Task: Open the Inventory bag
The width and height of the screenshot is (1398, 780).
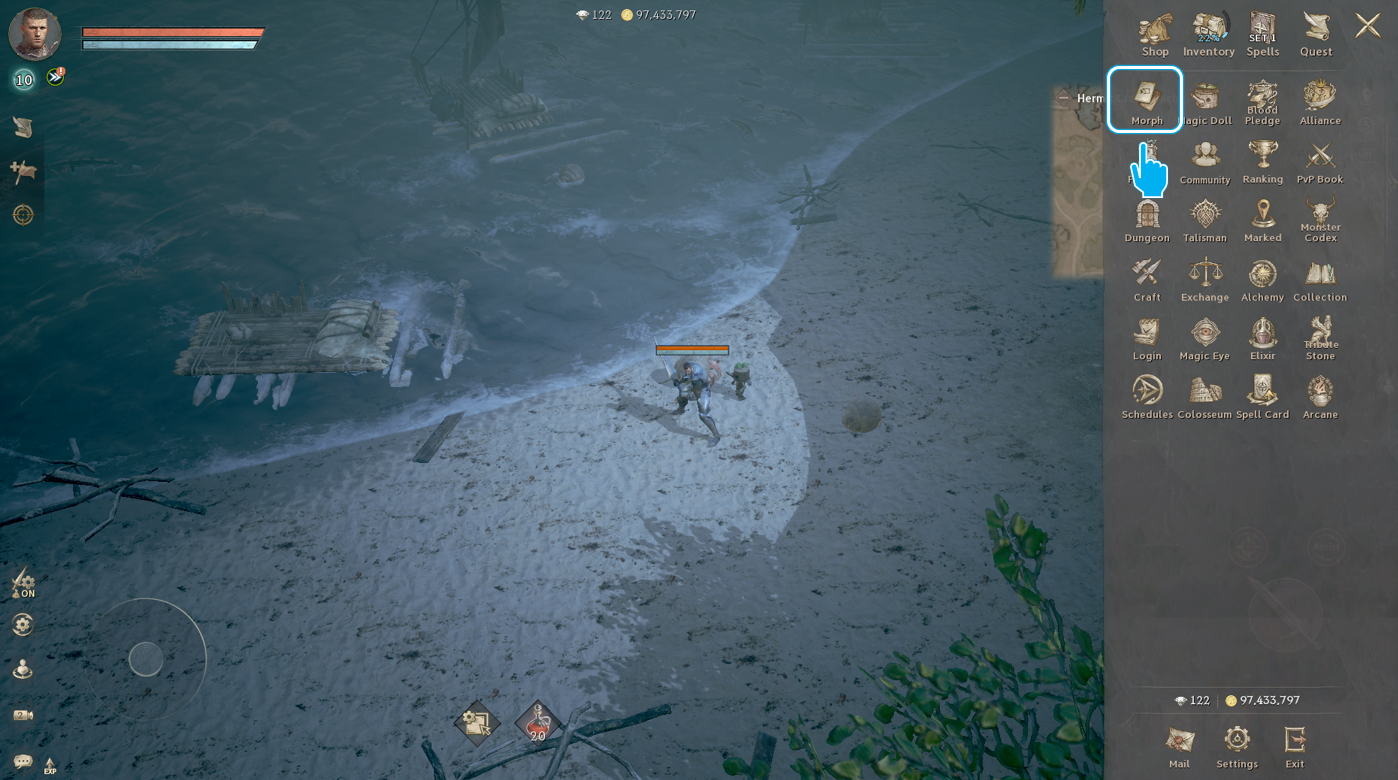Action: pyautogui.click(x=1208, y=33)
